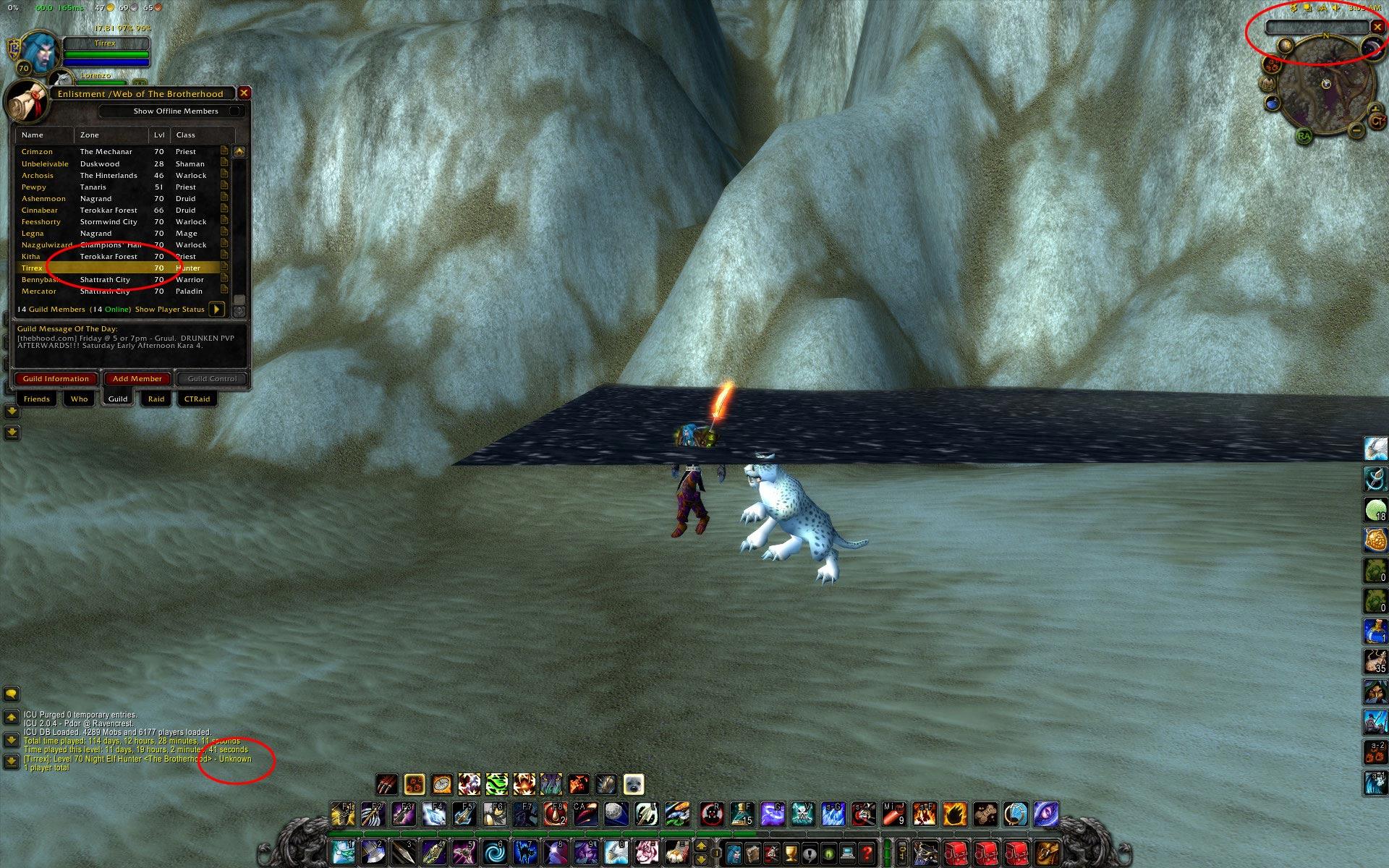Choose the Mercator row in the guild list
Viewport: 1389px width, 868px height.
pos(39,292)
